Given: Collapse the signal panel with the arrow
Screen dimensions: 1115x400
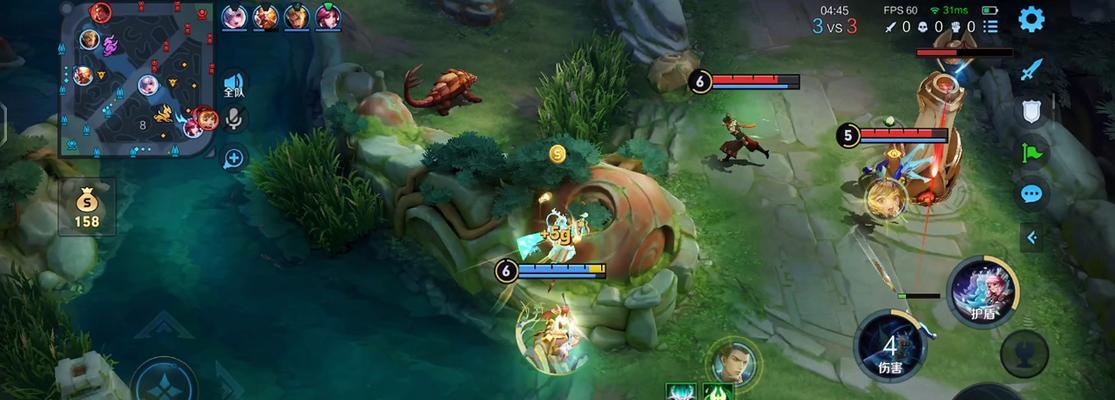Looking at the screenshot, I should [x=1031, y=237].
